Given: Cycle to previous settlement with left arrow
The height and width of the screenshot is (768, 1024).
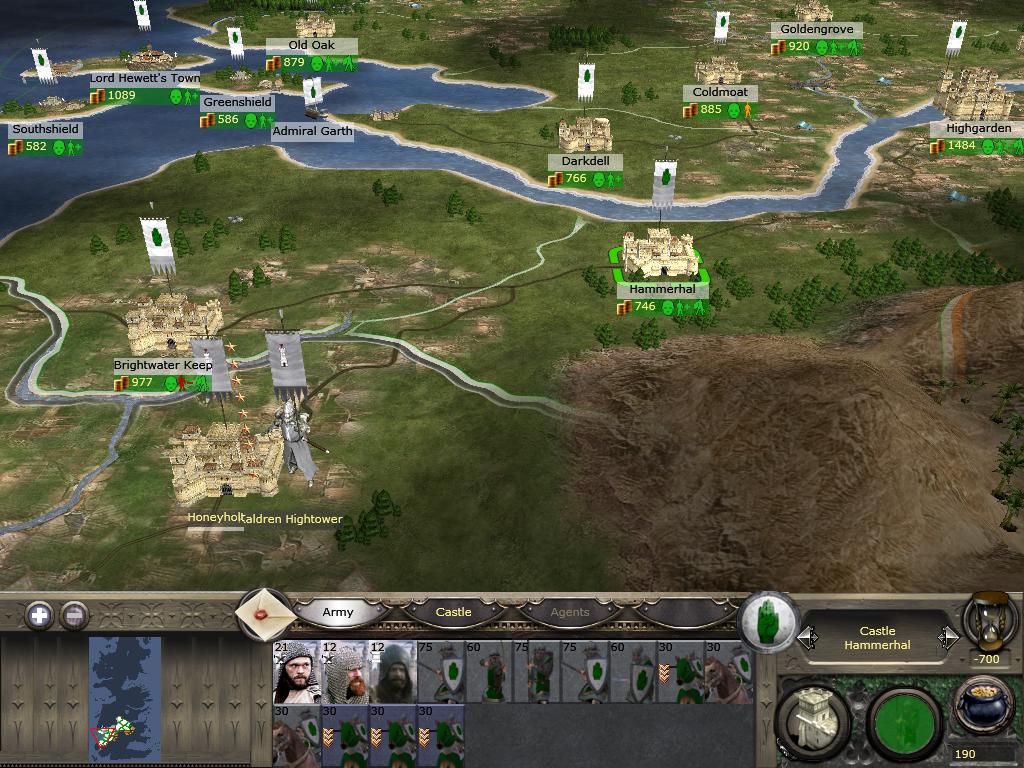Looking at the screenshot, I should point(806,637).
